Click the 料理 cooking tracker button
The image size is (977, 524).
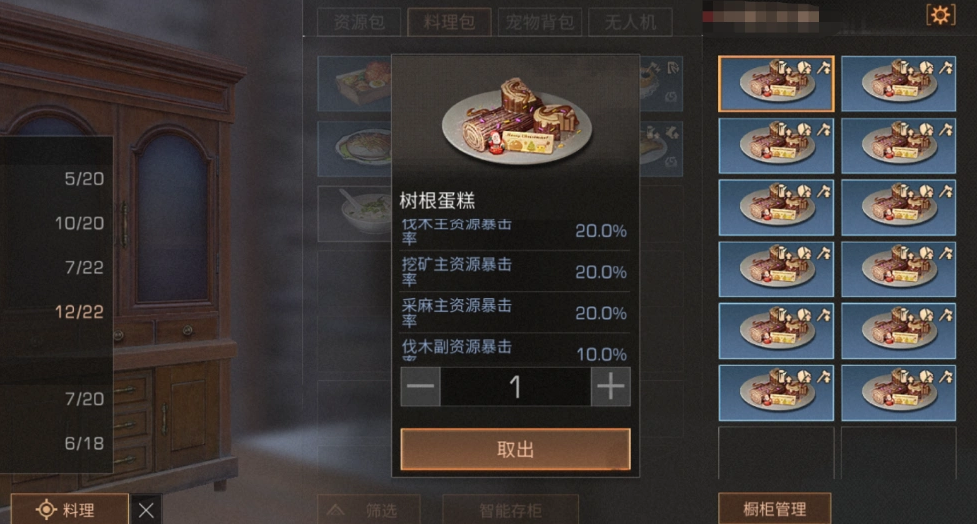[x=70, y=509]
